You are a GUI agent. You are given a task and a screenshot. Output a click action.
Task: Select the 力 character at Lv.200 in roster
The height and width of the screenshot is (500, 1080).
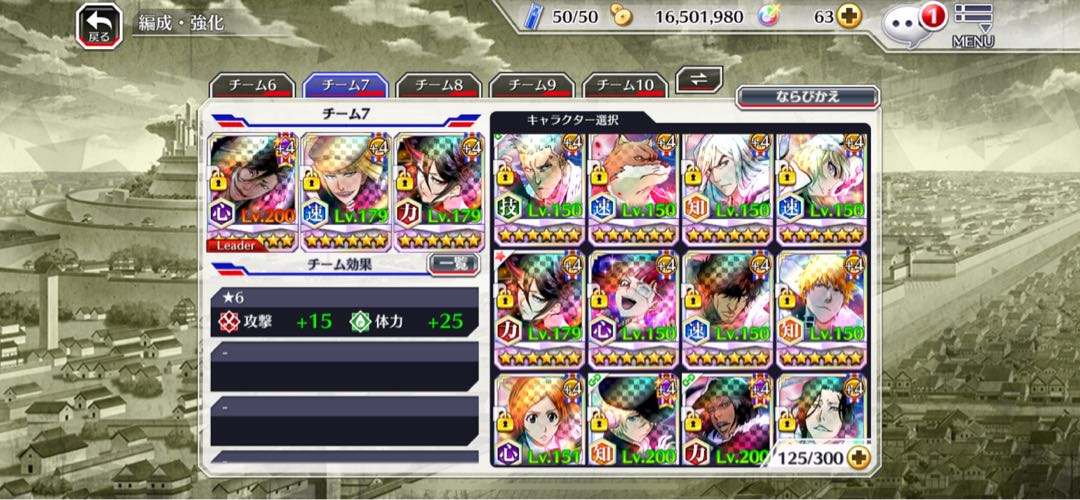[727, 420]
